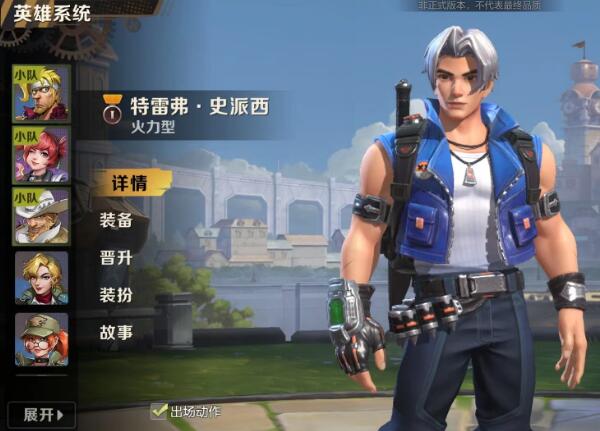Viewport: 600px width, 431px height.
Task: Show the 故事 story tab
Action: pos(117,332)
